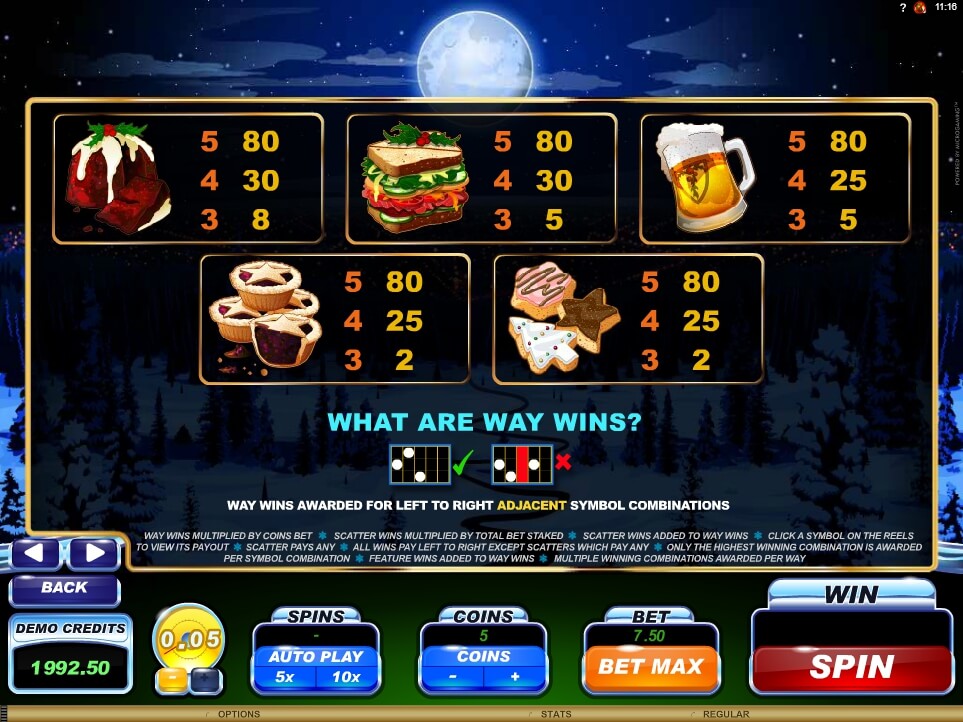963x722 pixels.
Task: Go to the previous paytable page
Action: click(36, 553)
